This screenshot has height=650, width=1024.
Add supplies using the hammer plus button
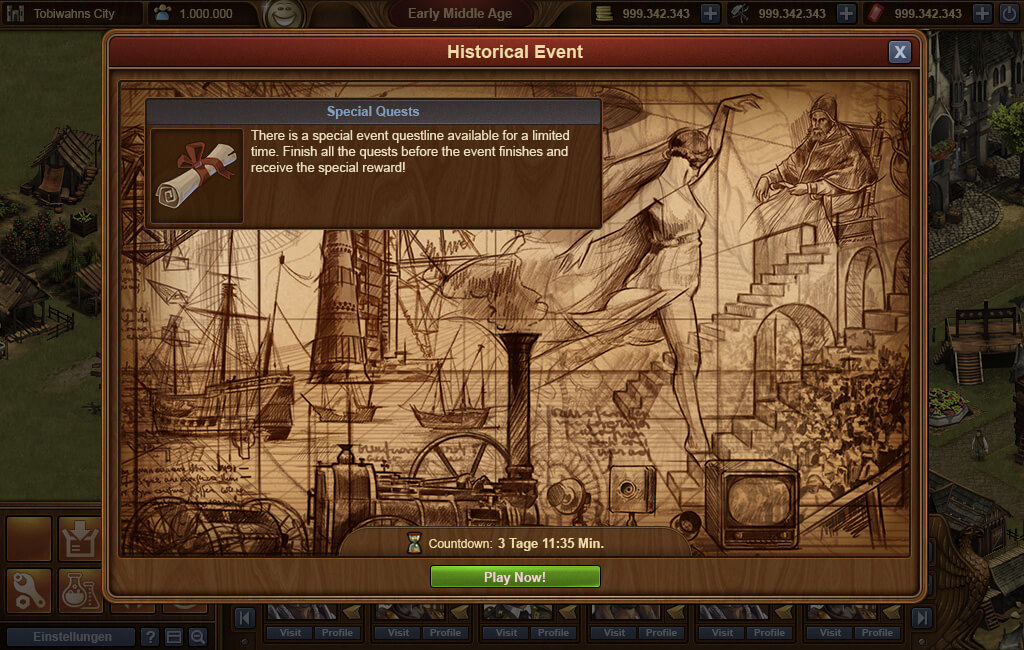point(846,14)
